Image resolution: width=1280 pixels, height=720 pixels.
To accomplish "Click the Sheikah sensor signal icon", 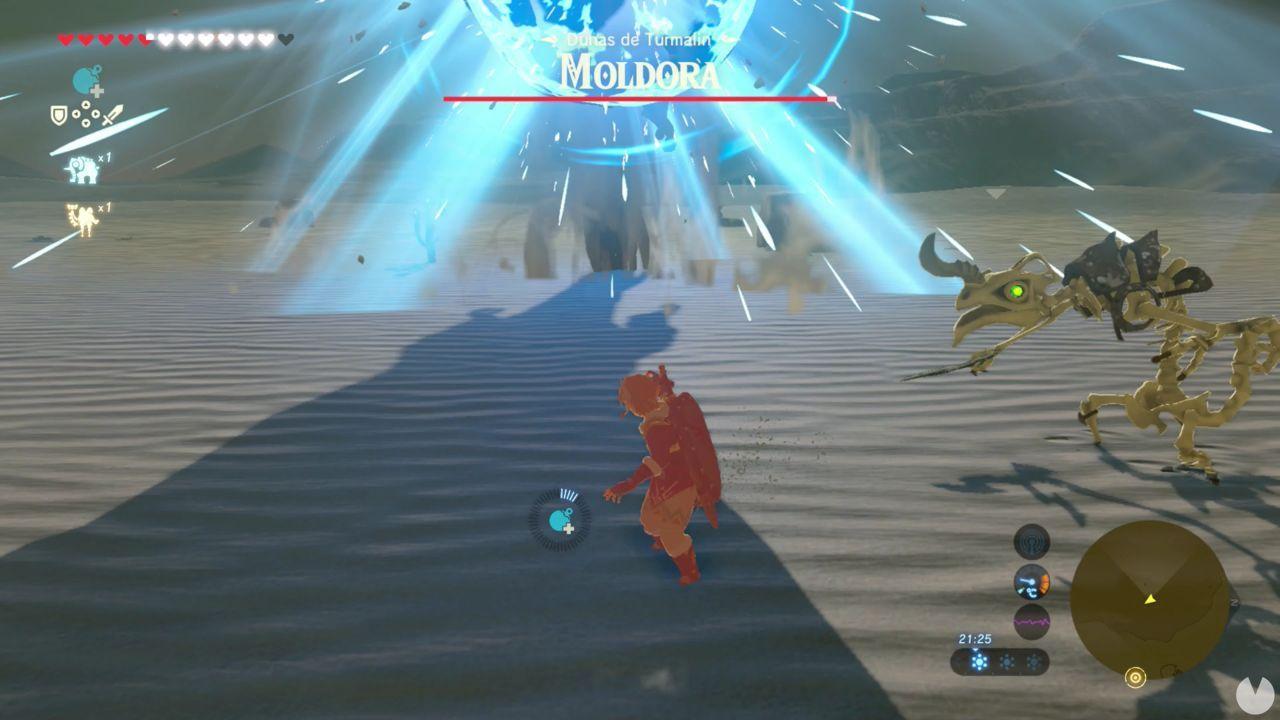I will click(1033, 544).
